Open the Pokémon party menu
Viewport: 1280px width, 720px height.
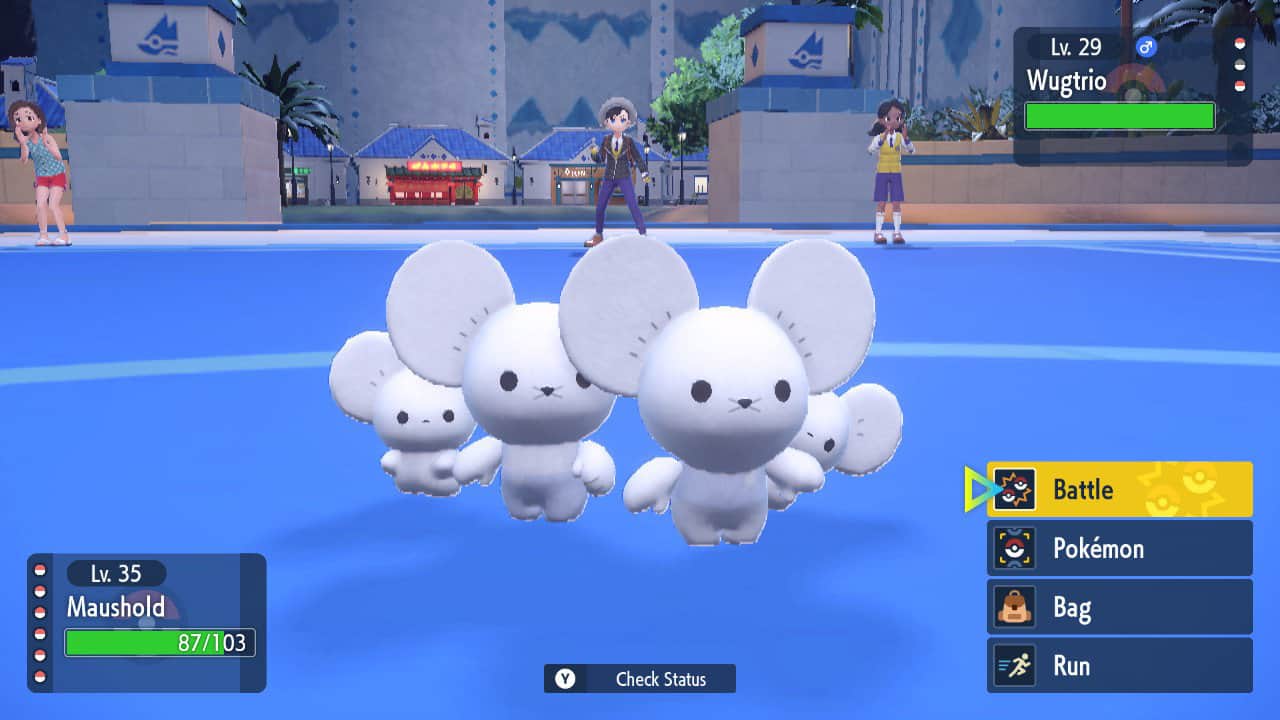click(1119, 548)
